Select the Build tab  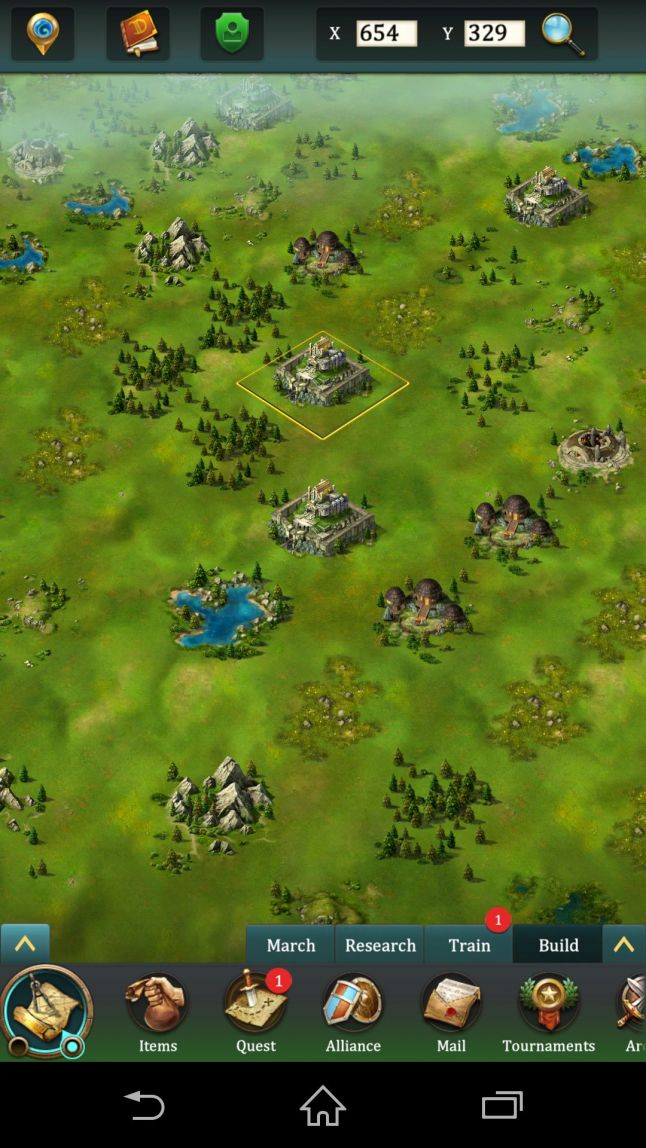point(558,945)
